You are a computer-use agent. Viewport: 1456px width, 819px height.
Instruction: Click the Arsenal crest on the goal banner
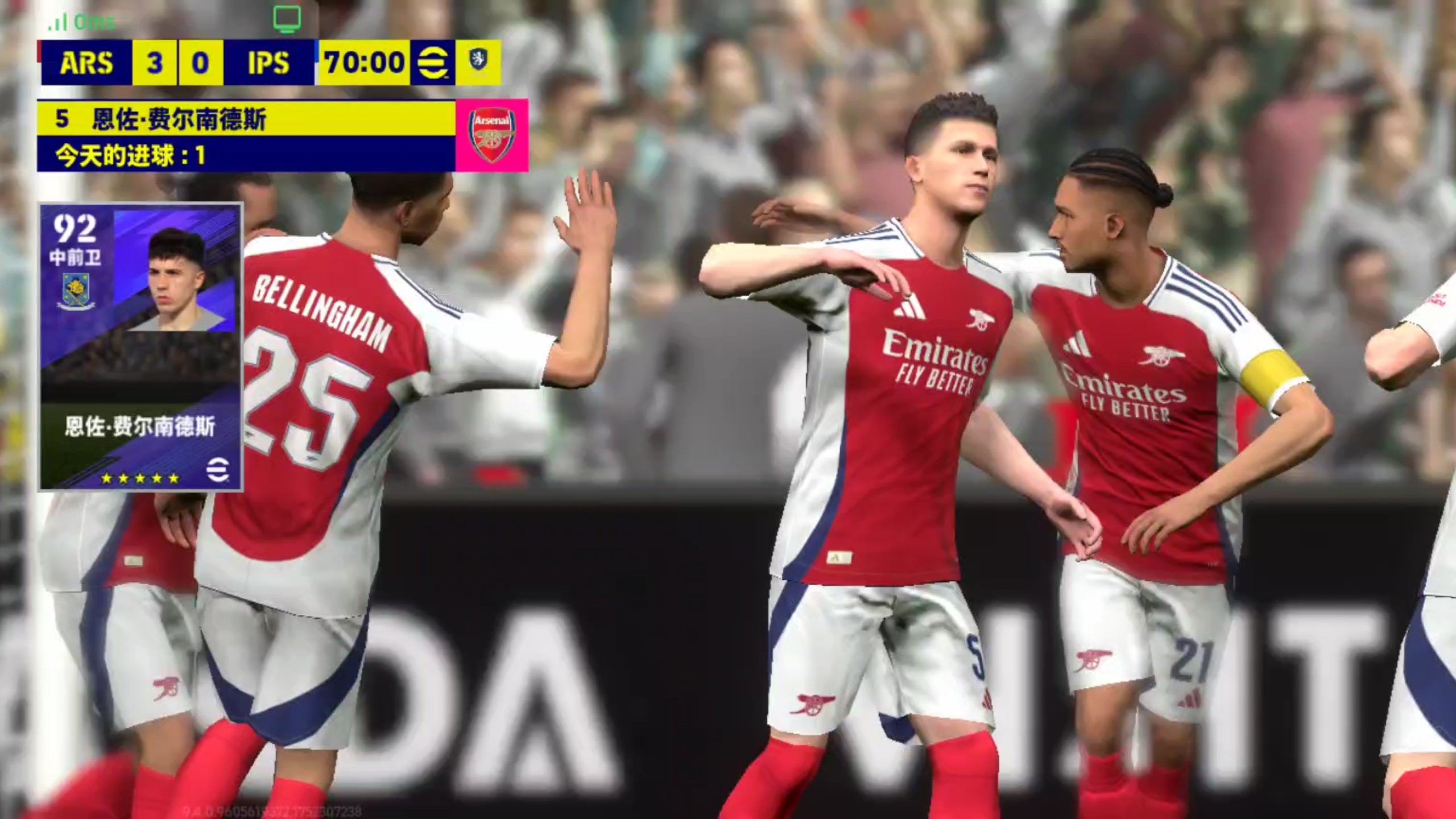pos(492,135)
